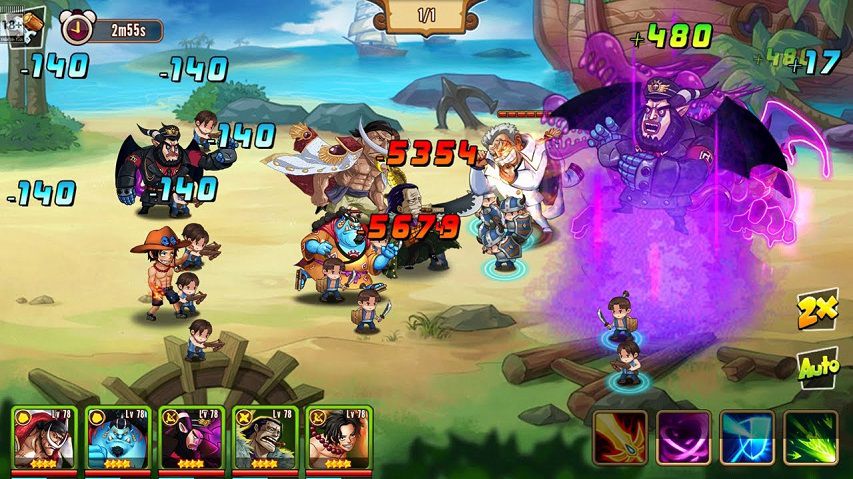The image size is (853, 479).
Task: Cast the blue shield skill
Action: click(746, 437)
